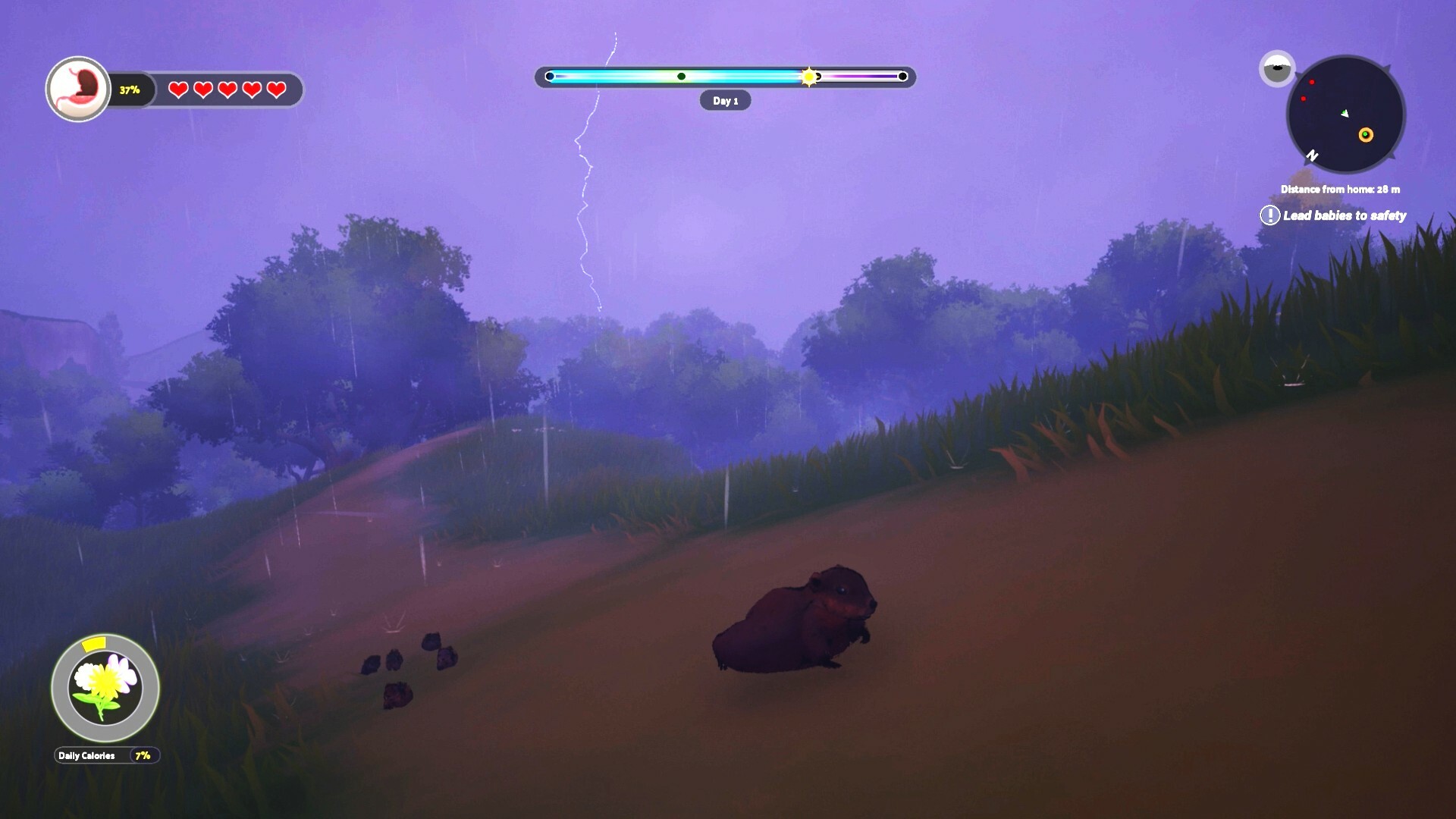Viewport: 1456px width, 819px height.
Task: Click the first red heart in the health bar
Action: [x=178, y=89]
